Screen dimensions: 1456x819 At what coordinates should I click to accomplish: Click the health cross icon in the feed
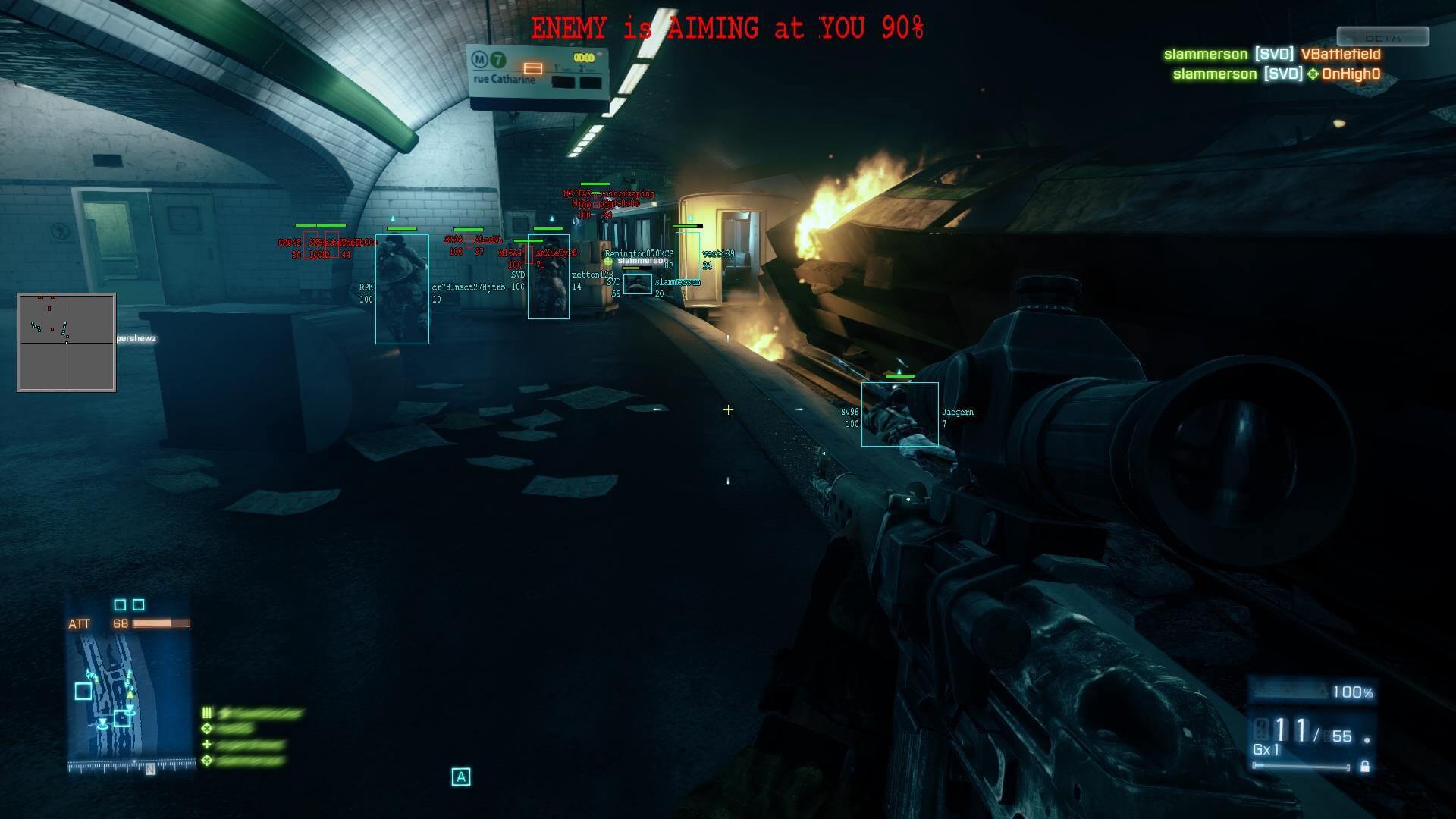click(206, 745)
